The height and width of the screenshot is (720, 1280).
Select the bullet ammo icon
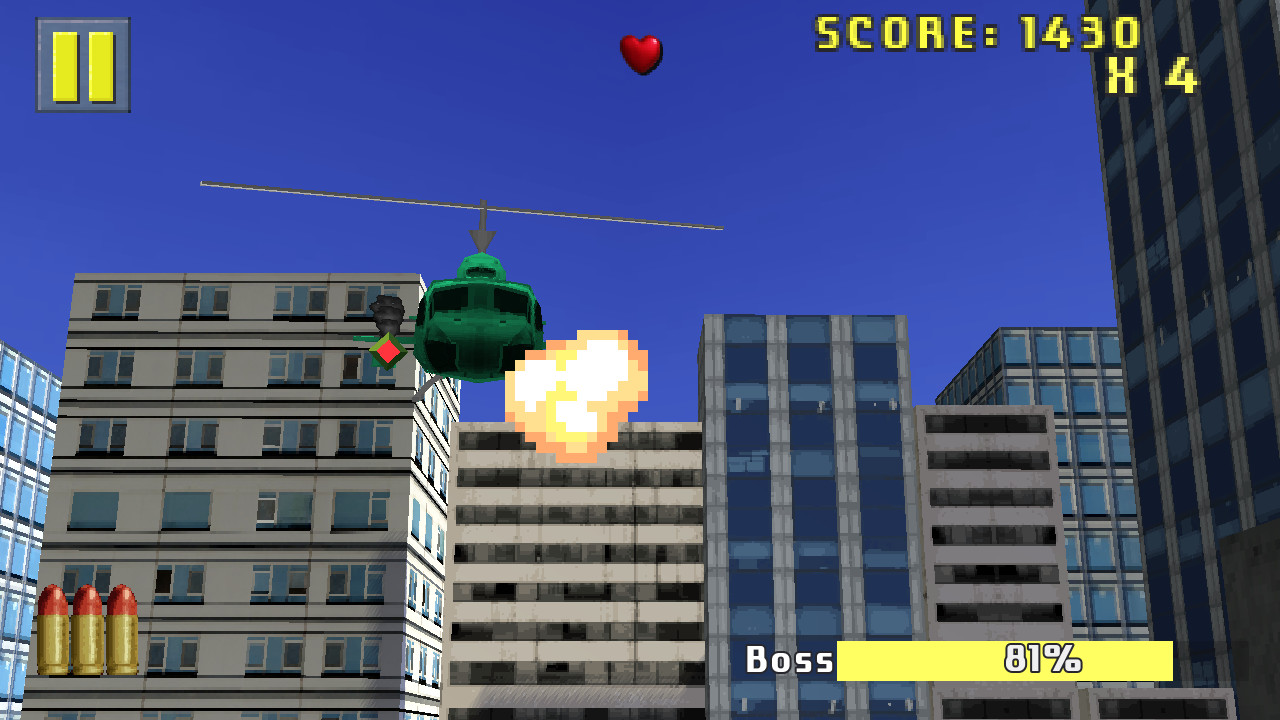click(x=88, y=630)
